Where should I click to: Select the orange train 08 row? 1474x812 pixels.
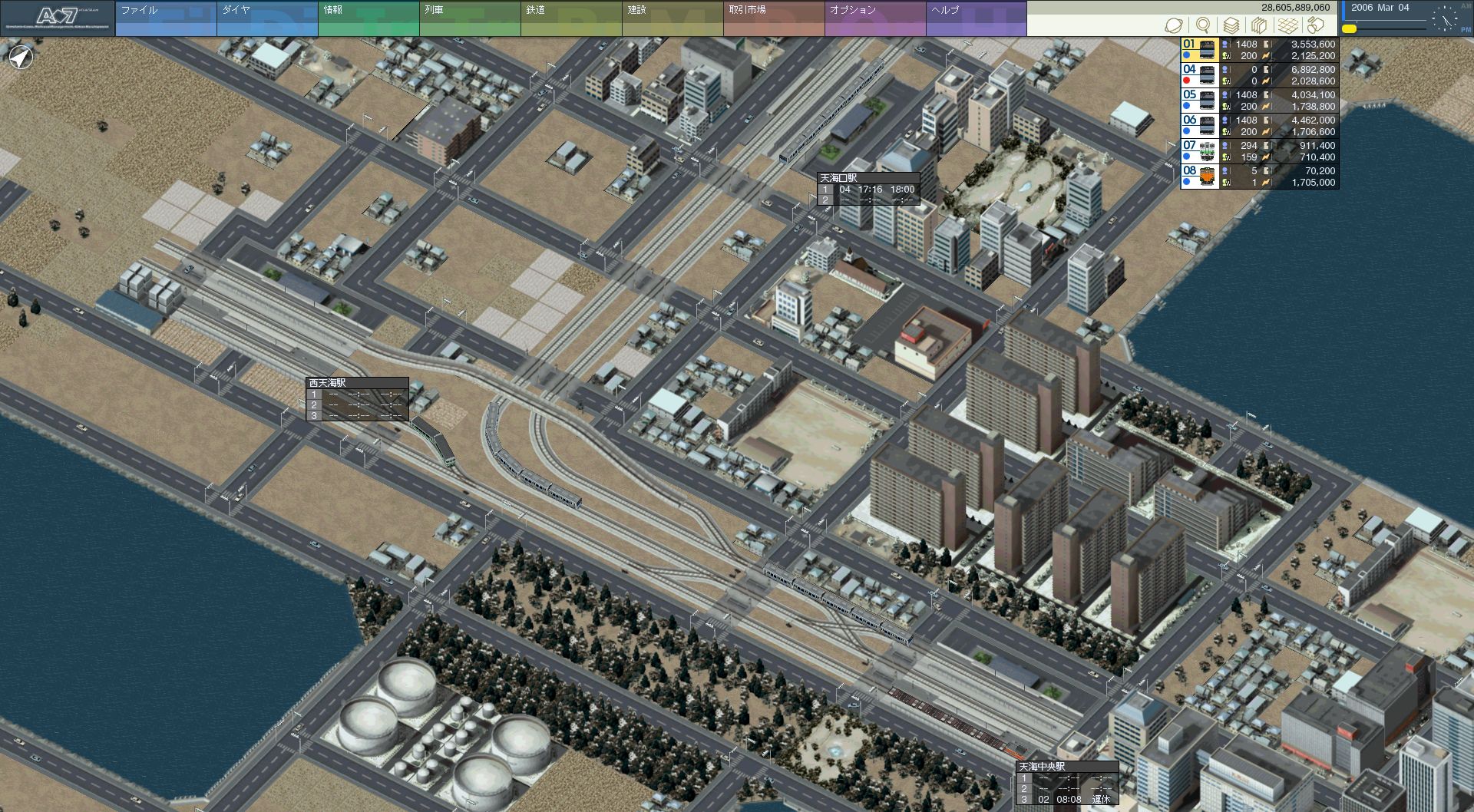pyautogui.click(x=1259, y=177)
